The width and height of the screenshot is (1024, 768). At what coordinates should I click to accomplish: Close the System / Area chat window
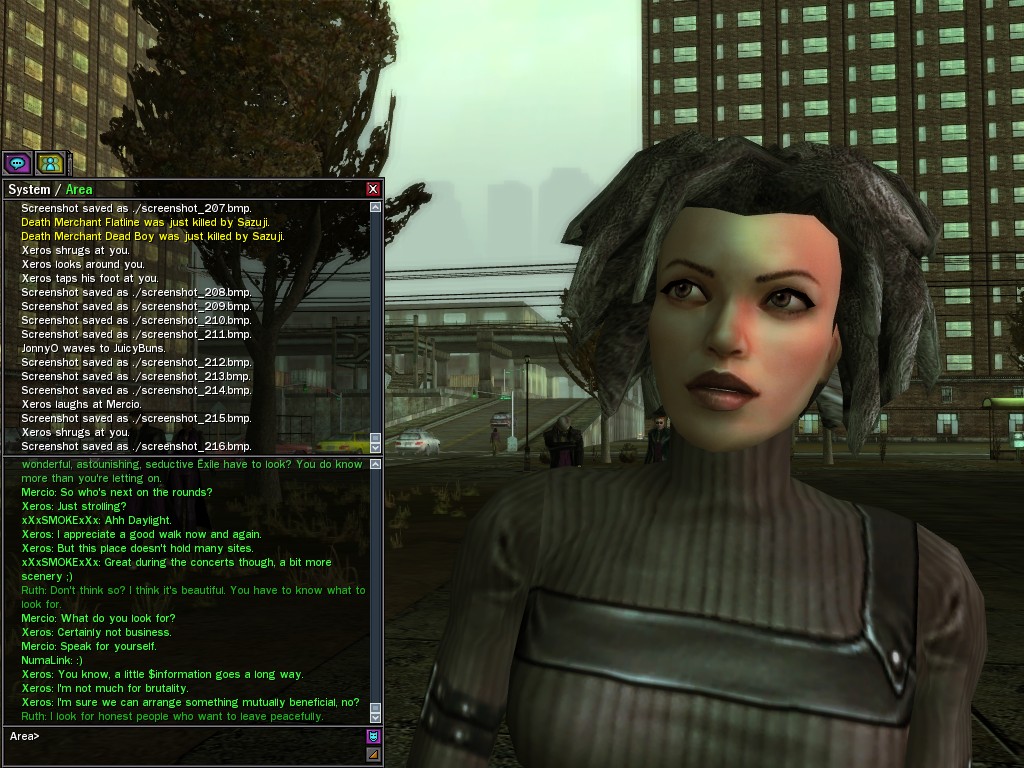click(x=373, y=189)
